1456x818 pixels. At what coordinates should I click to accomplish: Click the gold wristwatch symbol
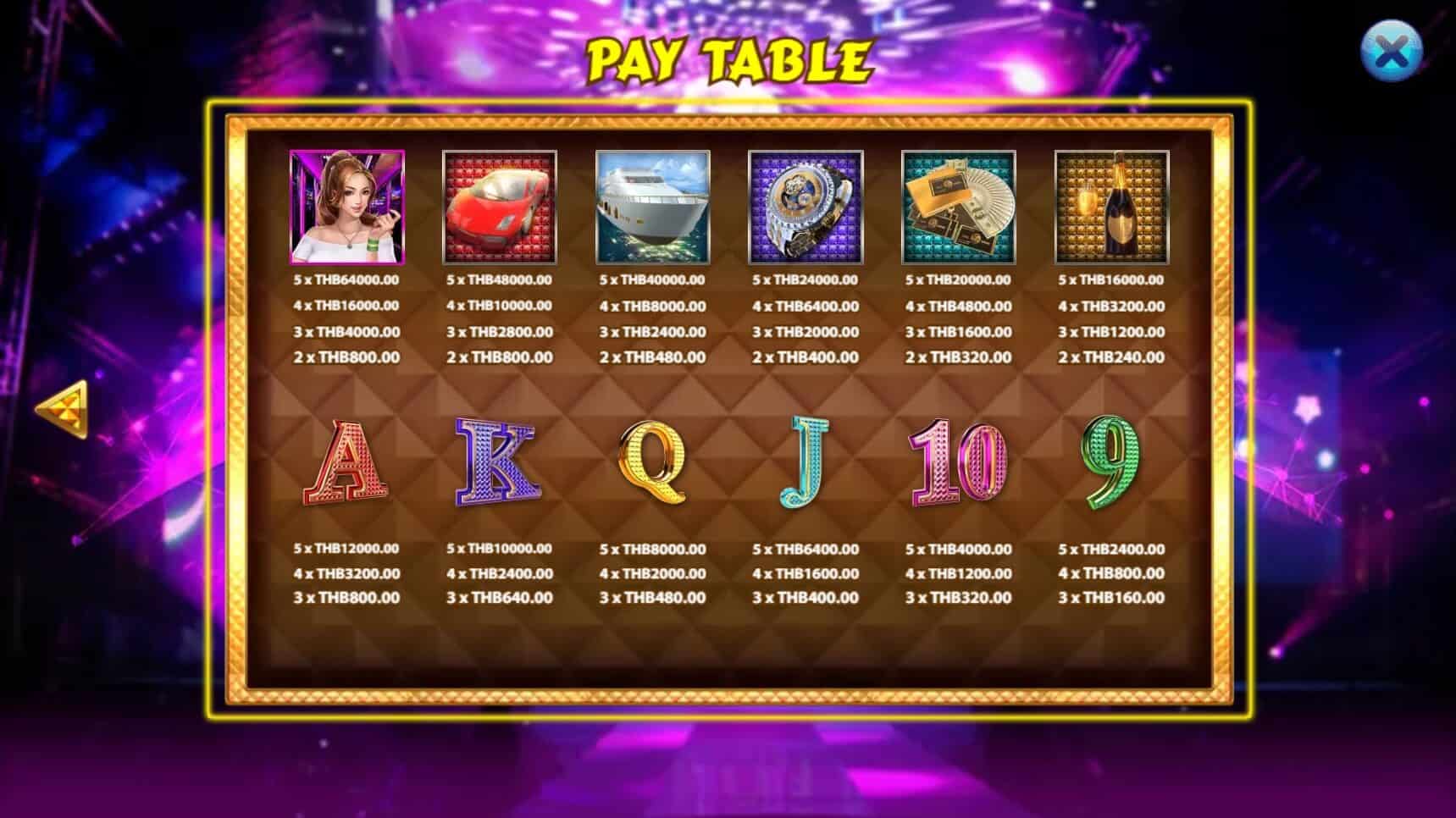tap(805, 206)
